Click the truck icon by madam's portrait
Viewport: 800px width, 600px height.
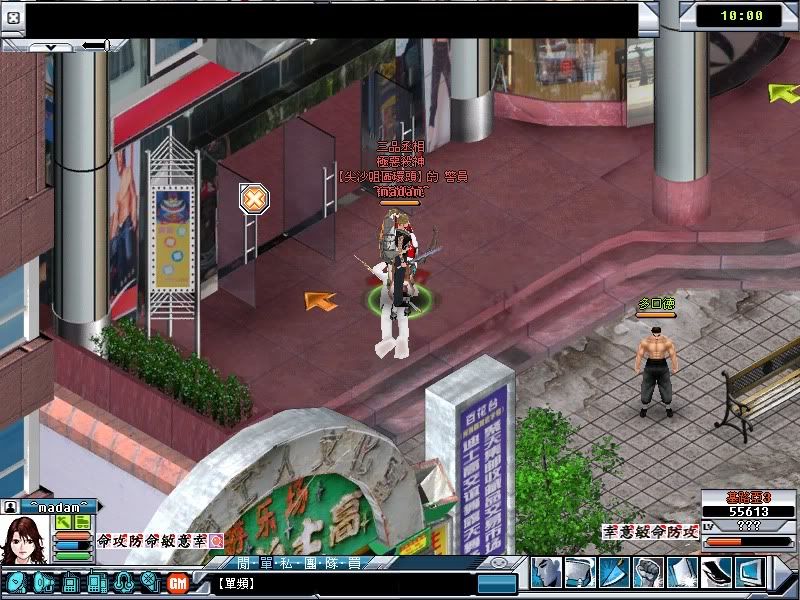[x=82, y=522]
